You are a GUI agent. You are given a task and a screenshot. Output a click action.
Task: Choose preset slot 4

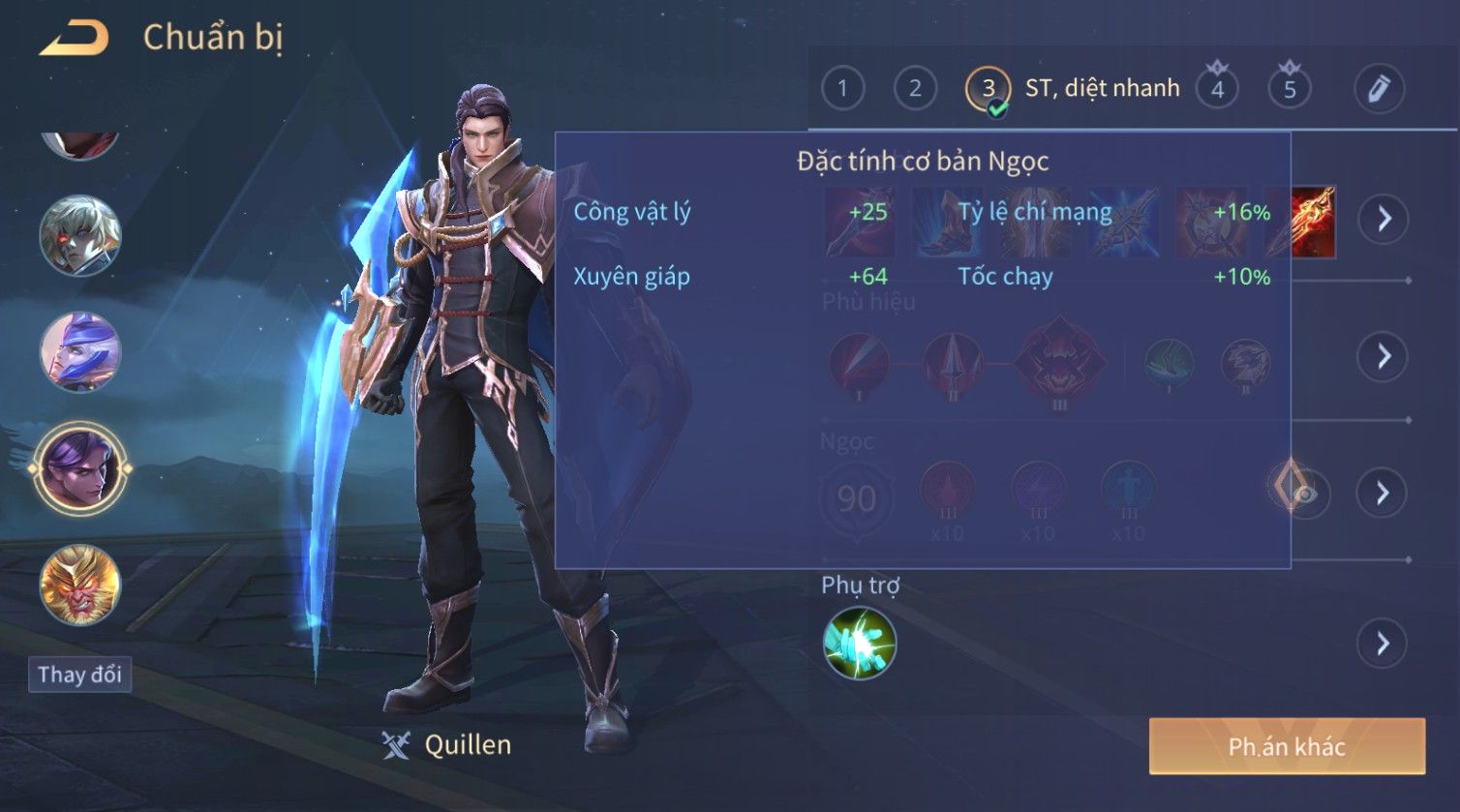click(1217, 89)
